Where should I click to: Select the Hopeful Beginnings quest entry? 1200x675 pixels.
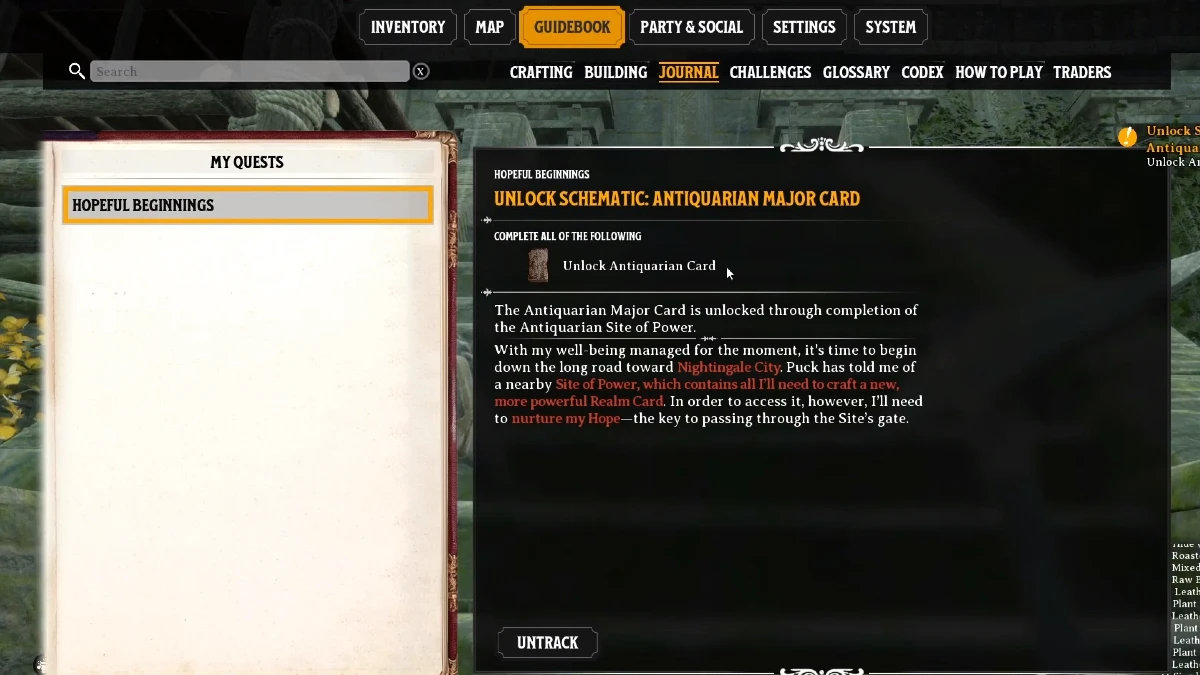point(247,205)
